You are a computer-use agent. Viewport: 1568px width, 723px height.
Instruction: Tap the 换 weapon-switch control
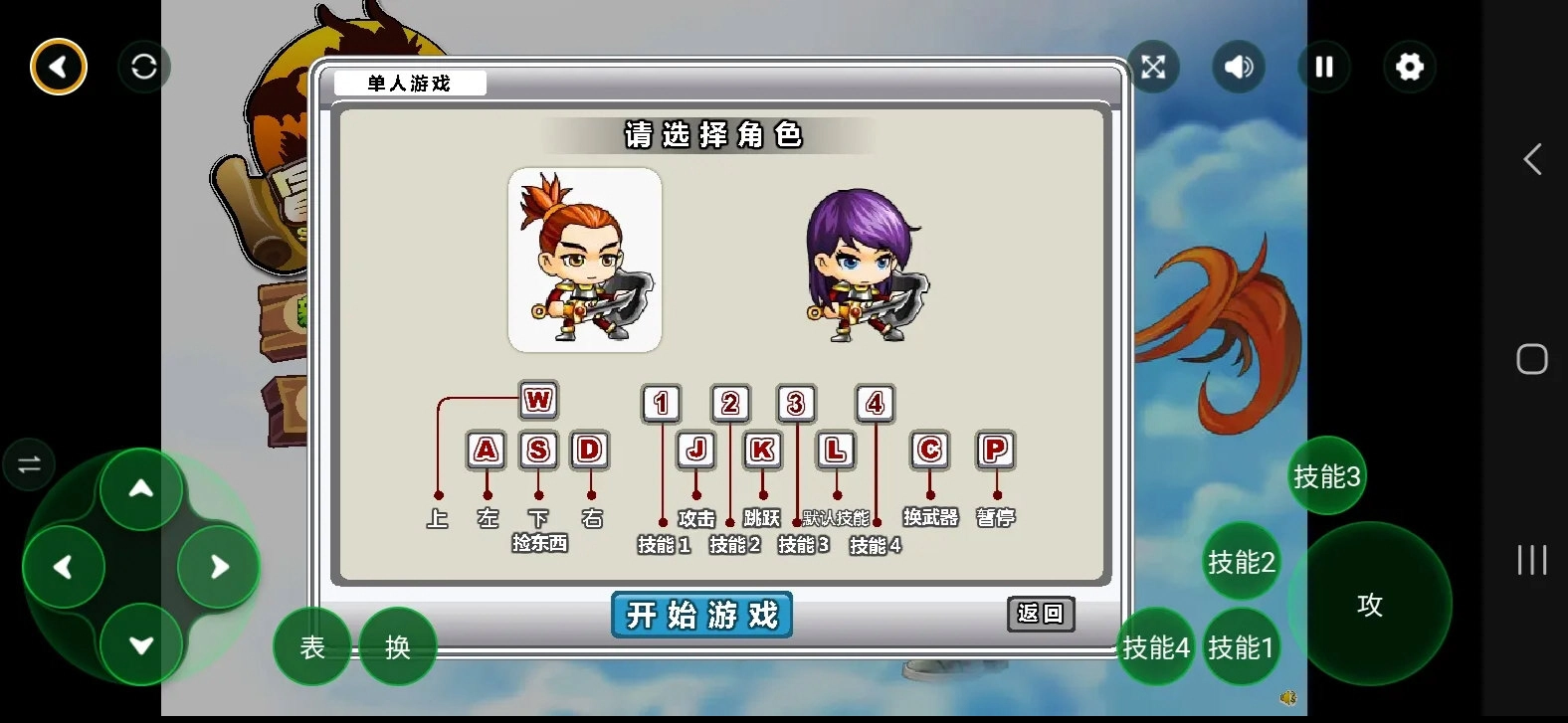pos(397,646)
